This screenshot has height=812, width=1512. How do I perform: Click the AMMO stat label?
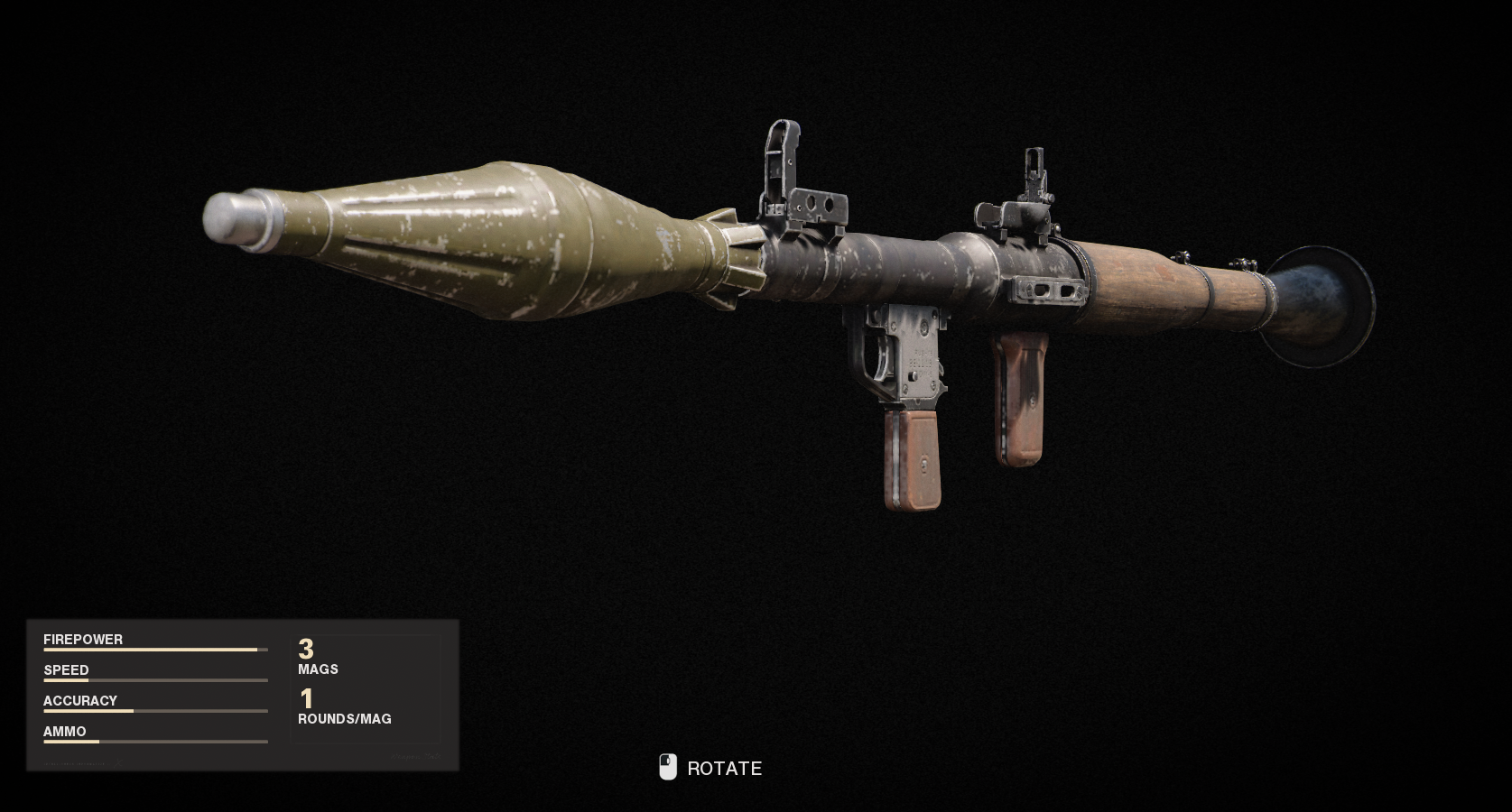[x=63, y=732]
